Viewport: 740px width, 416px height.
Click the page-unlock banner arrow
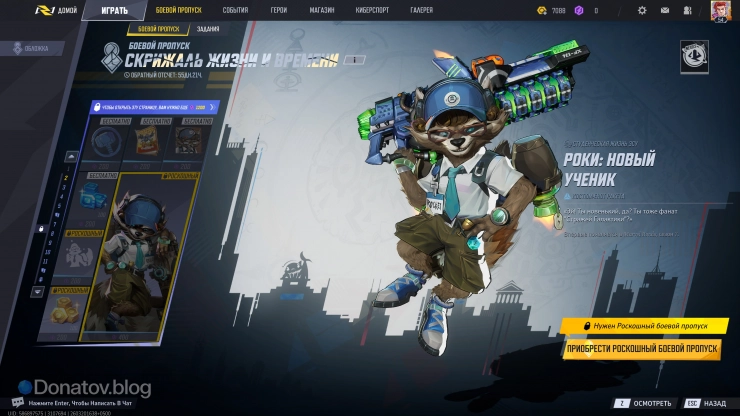click(211, 106)
